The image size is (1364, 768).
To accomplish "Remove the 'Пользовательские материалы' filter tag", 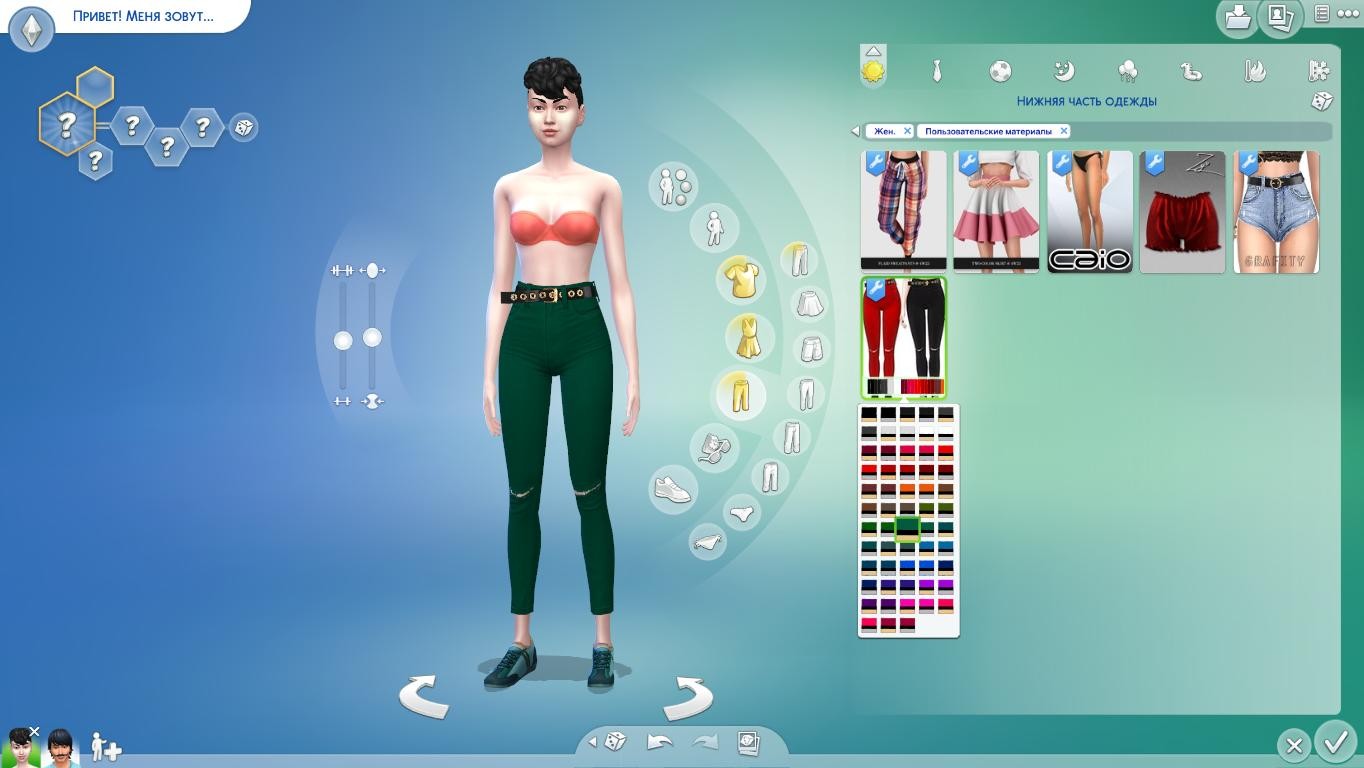I will tap(1064, 131).
